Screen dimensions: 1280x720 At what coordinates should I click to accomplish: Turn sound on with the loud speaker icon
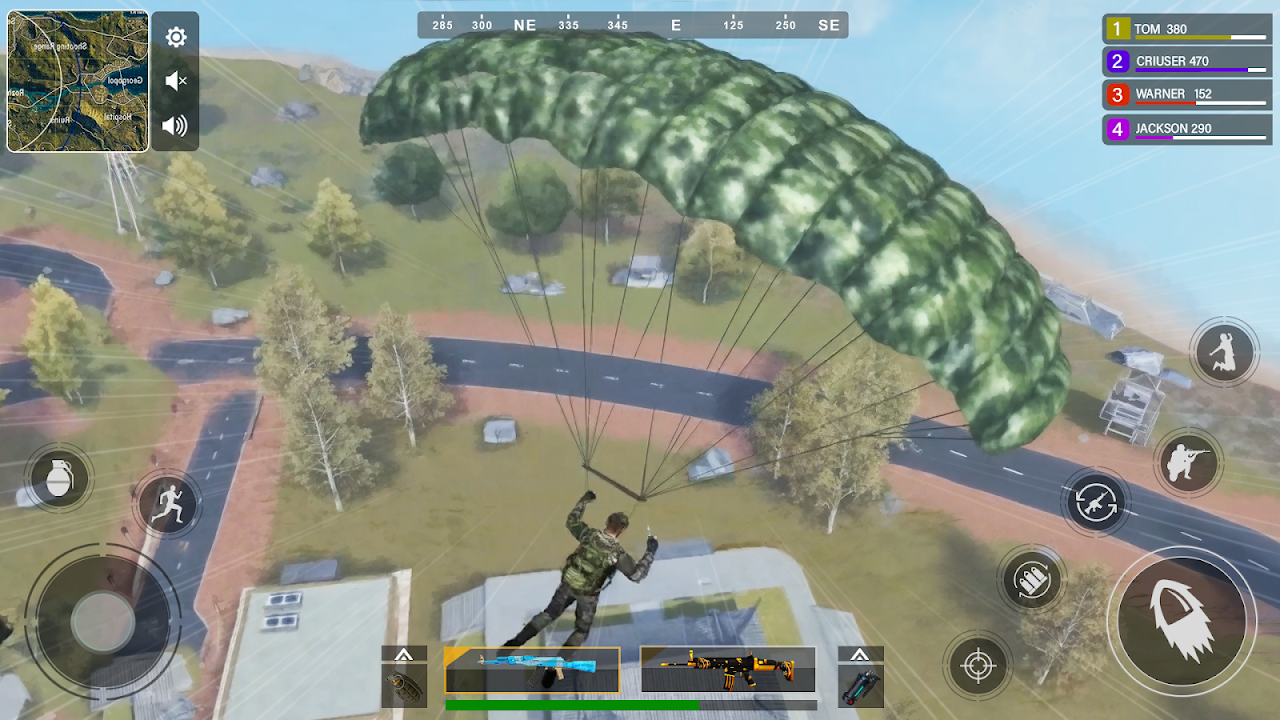click(x=176, y=125)
